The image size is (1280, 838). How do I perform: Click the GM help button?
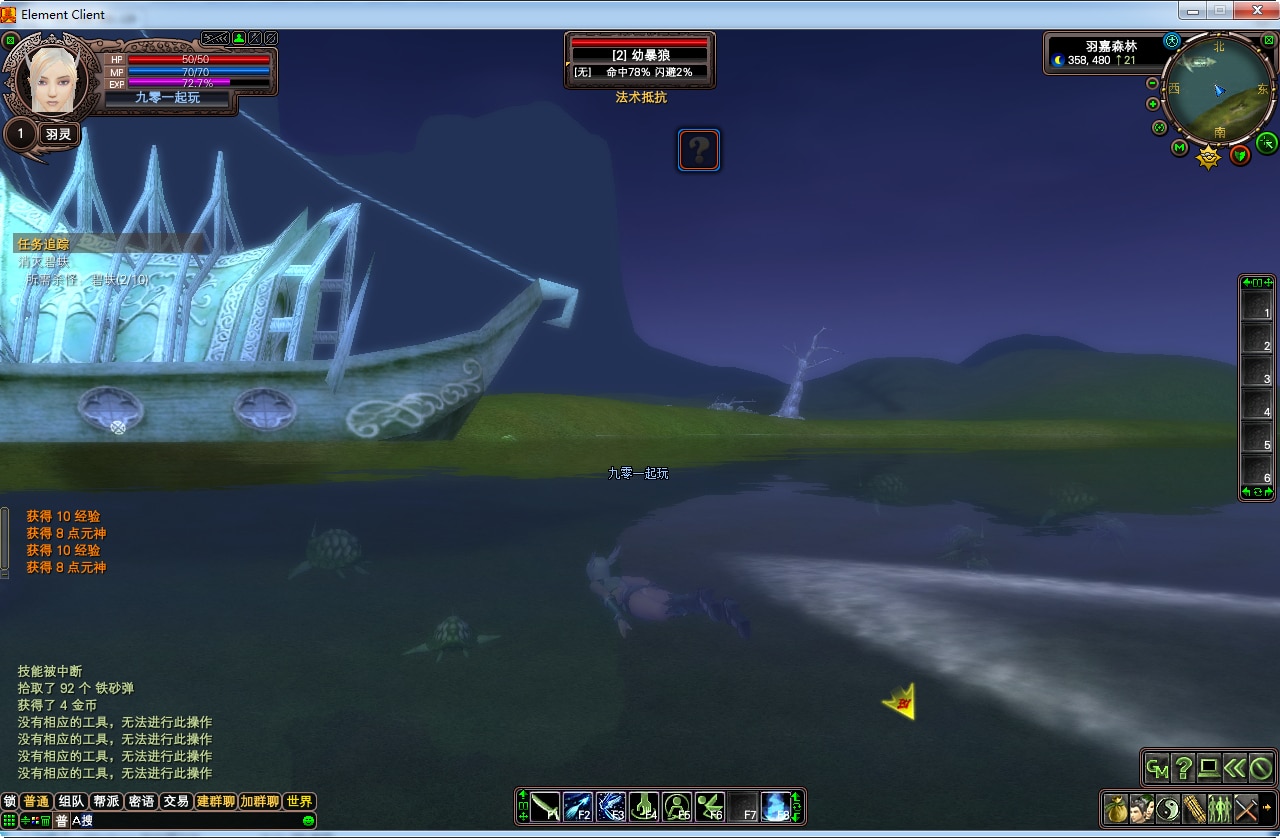pyautogui.click(x=1158, y=768)
